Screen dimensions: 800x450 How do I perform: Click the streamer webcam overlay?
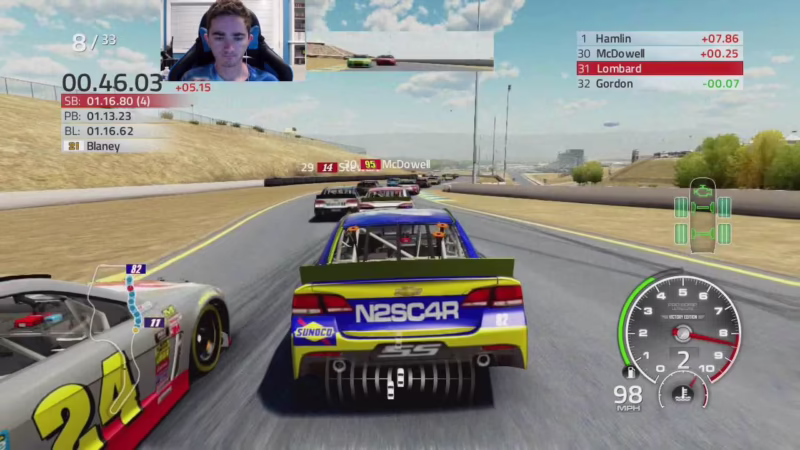coord(229,40)
